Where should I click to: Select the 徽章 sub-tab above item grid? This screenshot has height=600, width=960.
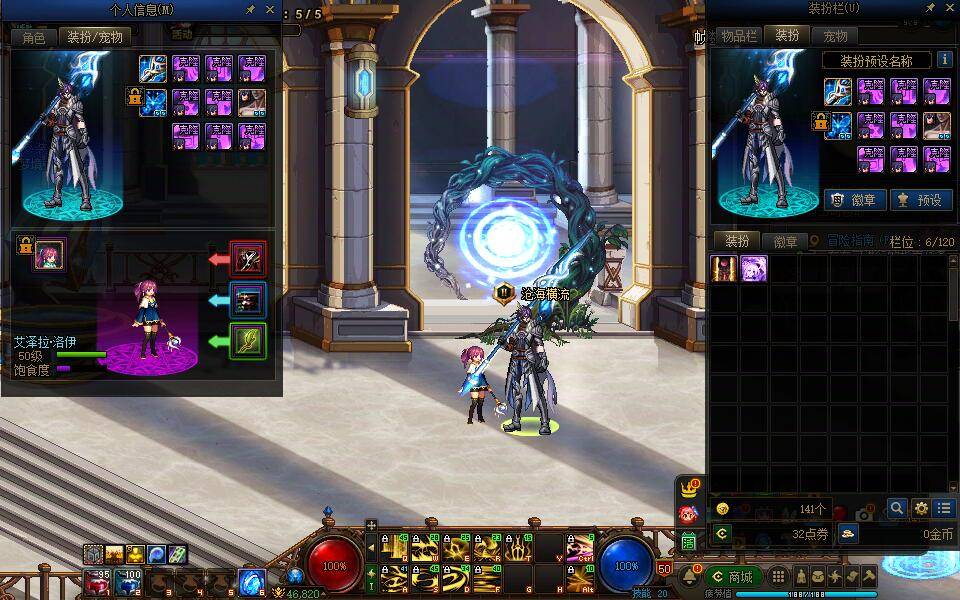click(x=786, y=242)
